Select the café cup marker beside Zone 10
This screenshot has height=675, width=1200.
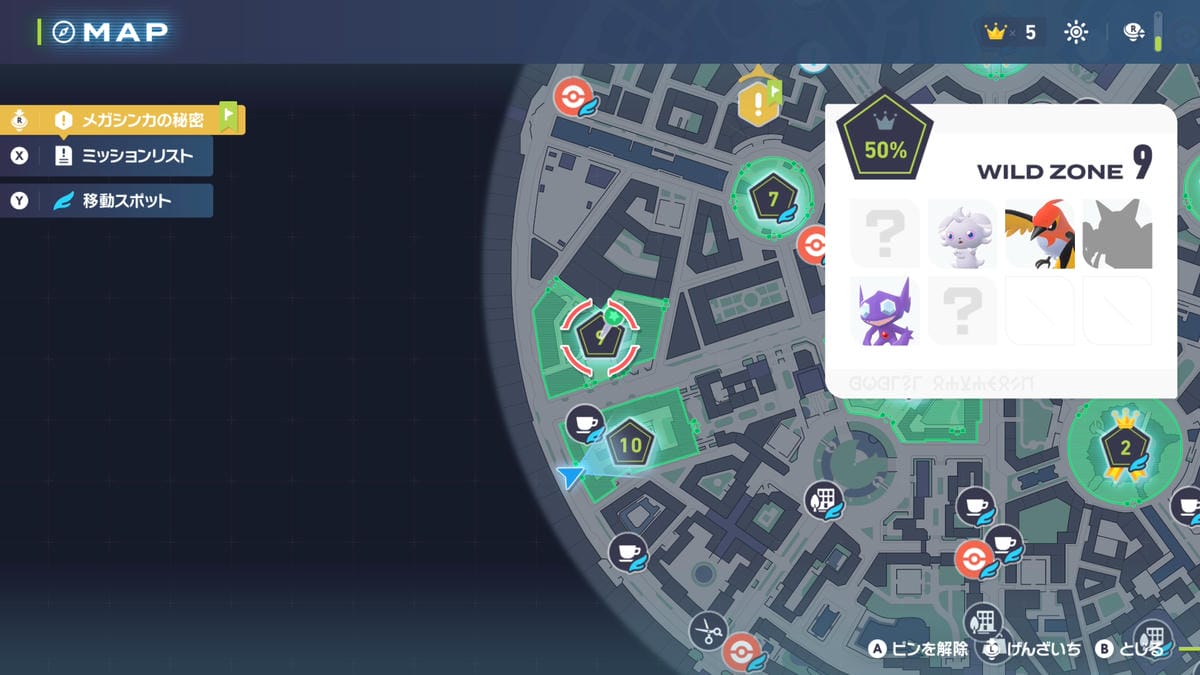(x=585, y=424)
